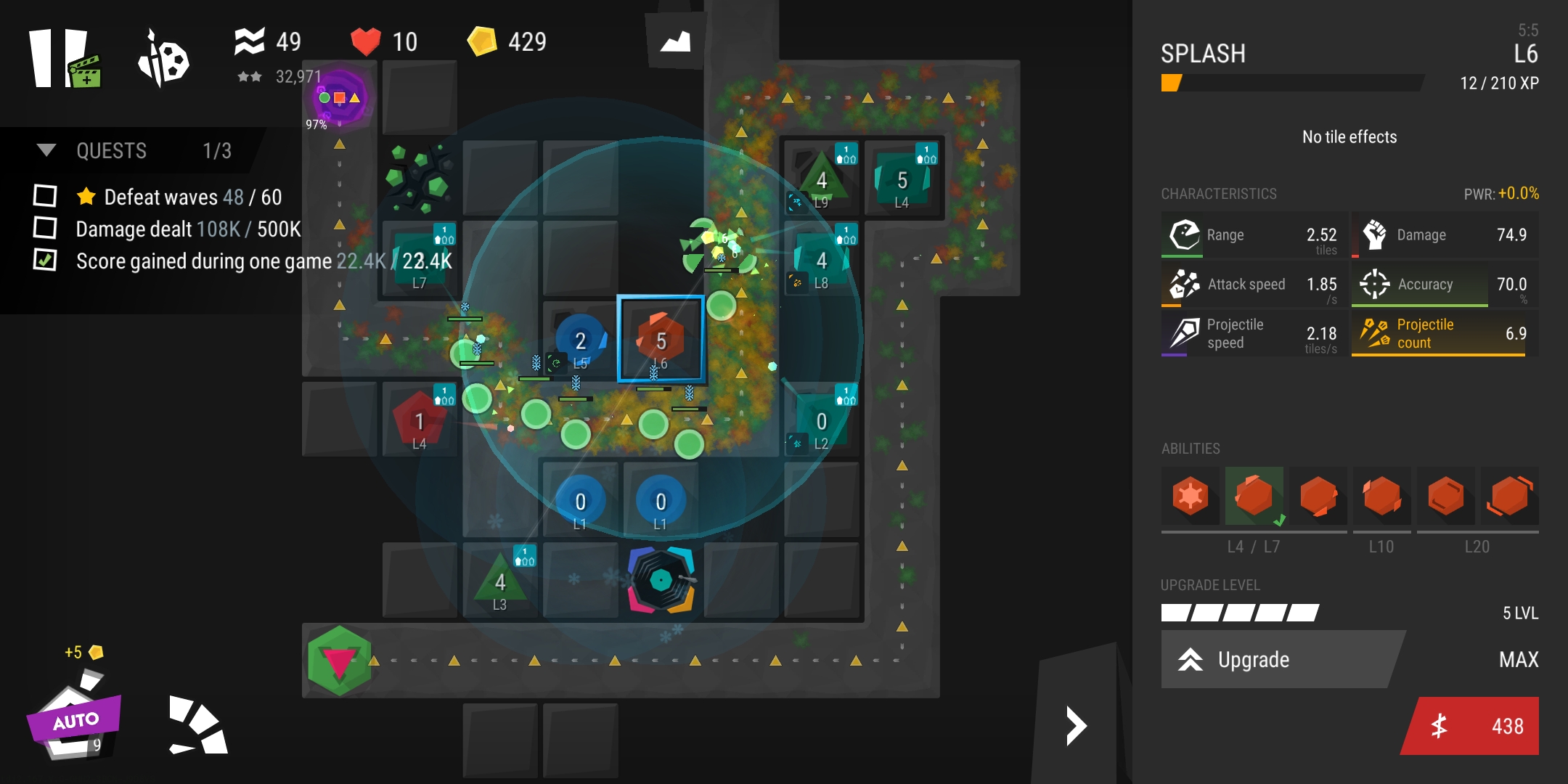Select the blue tower labeled L5

coord(580,341)
